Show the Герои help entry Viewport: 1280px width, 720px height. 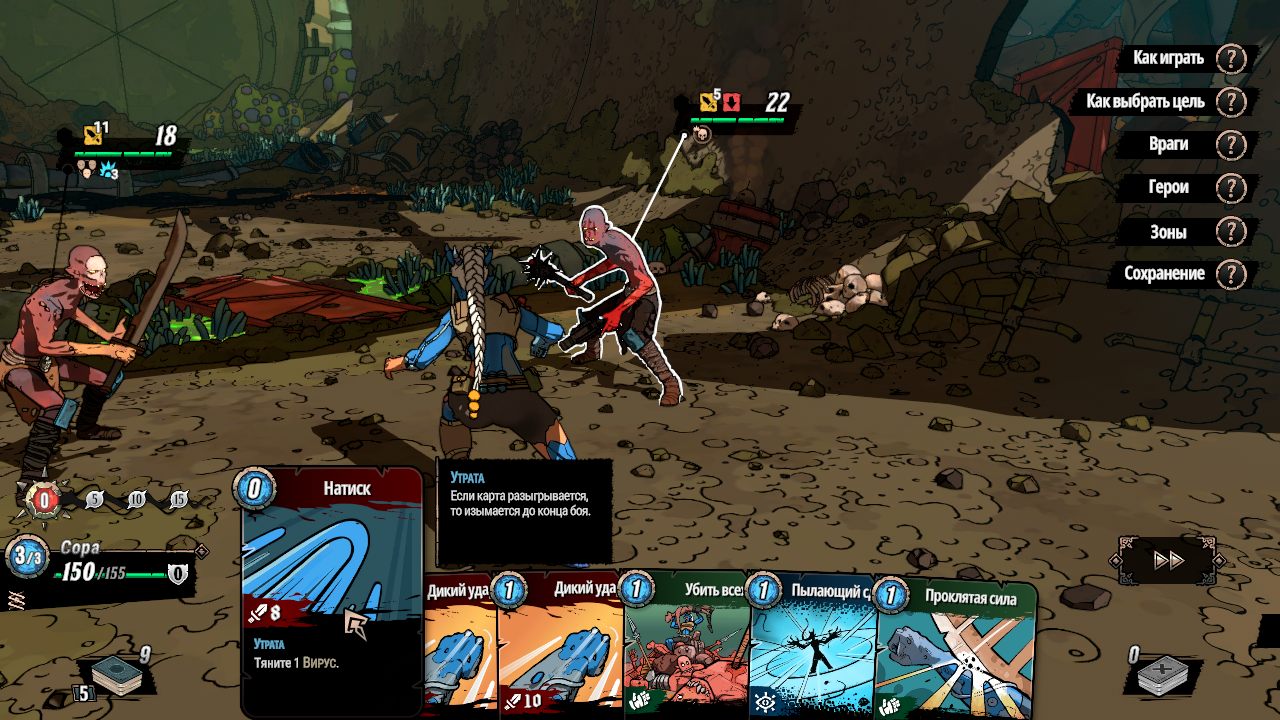point(1168,187)
